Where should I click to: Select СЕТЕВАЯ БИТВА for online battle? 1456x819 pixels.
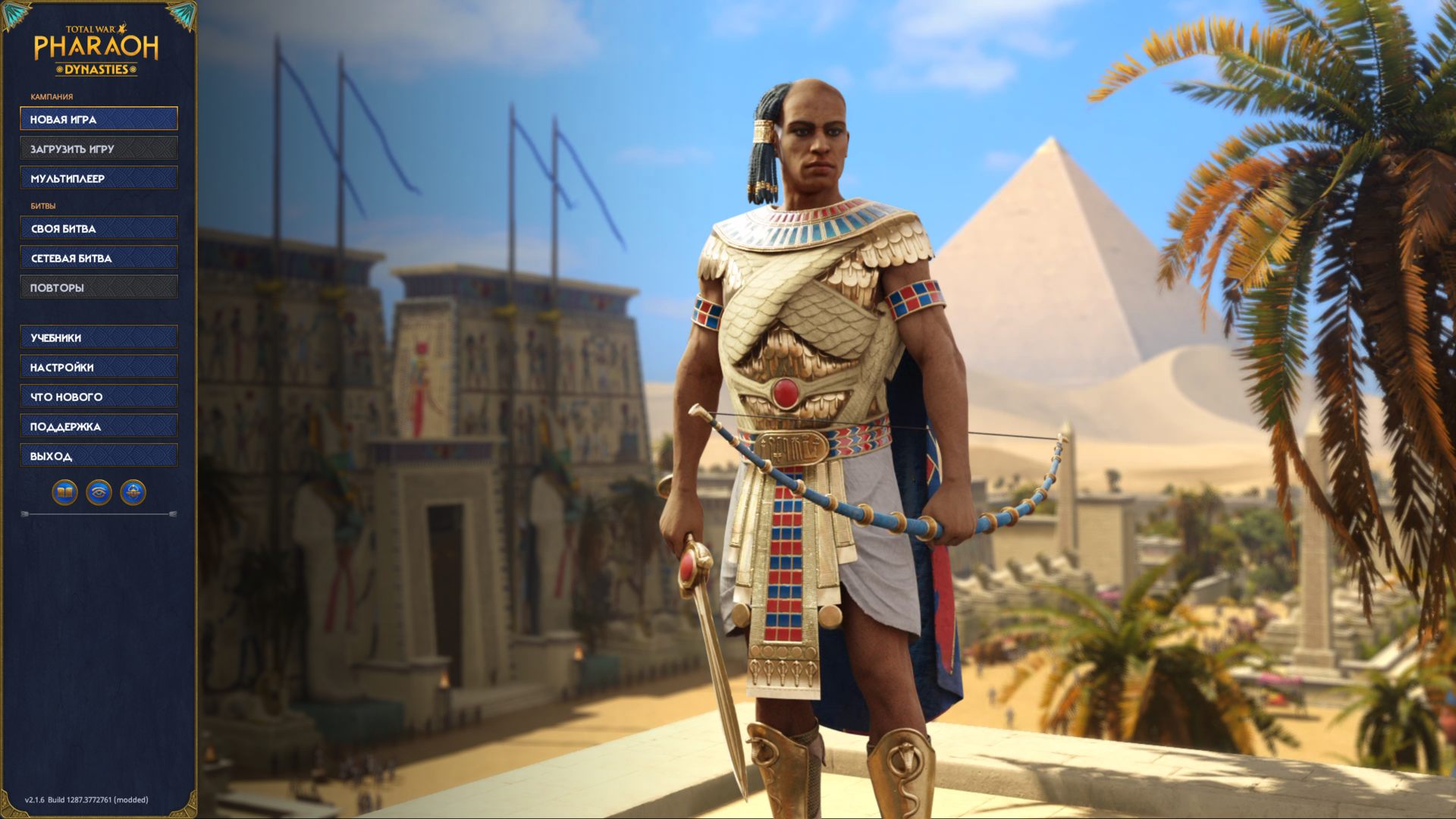click(98, 257)
